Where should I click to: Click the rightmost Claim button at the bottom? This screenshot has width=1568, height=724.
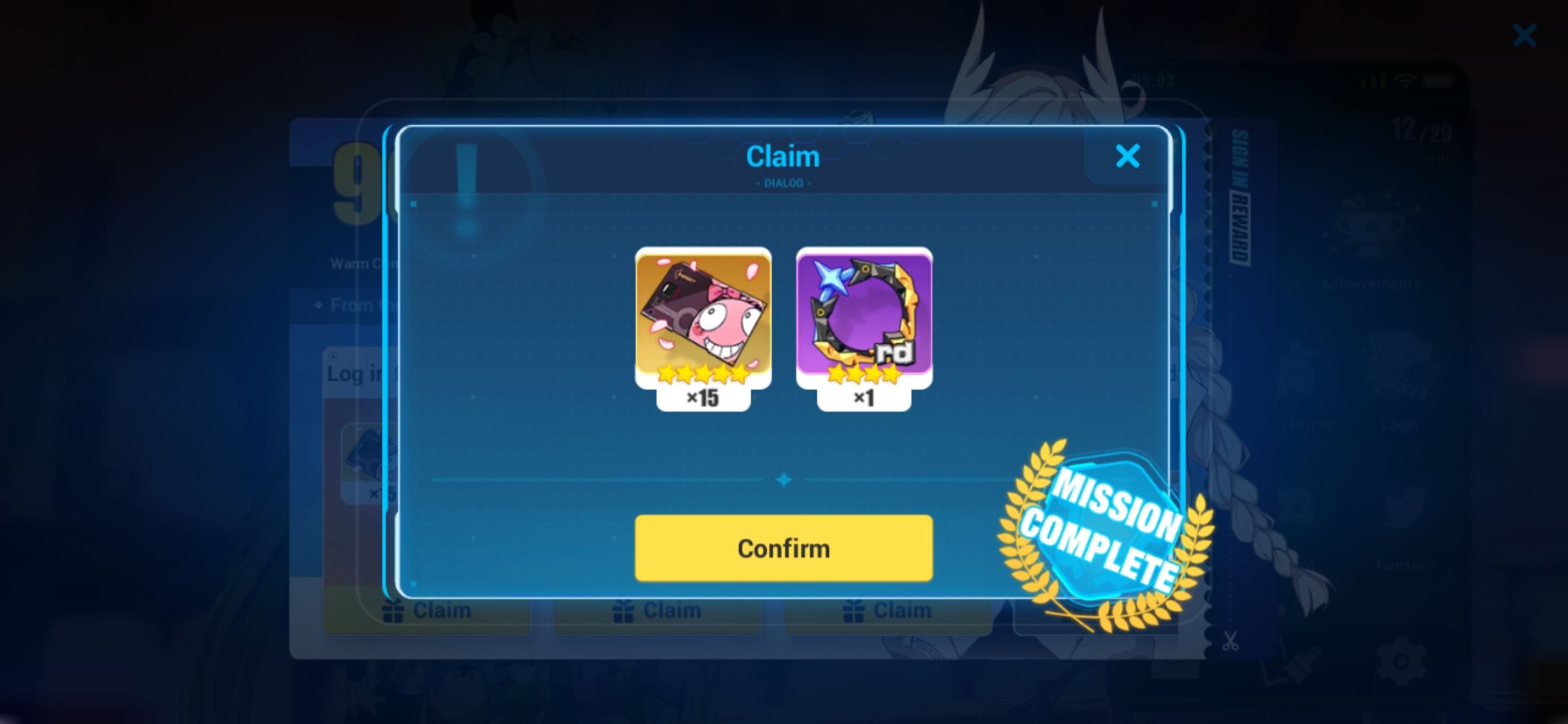(x=887, y=610)
